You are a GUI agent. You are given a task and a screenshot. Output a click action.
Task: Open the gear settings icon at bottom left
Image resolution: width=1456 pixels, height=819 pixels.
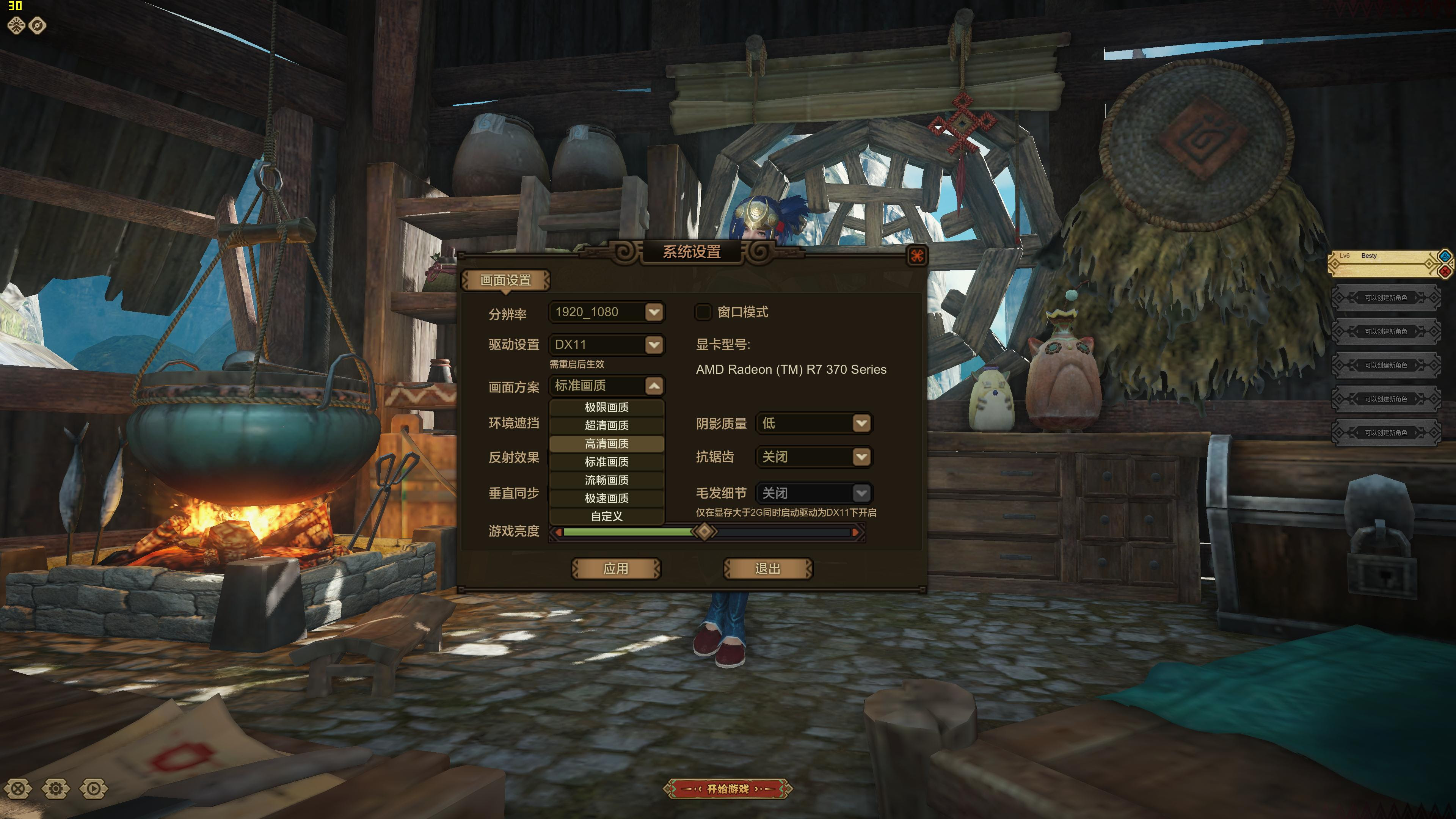click(56, 789)
